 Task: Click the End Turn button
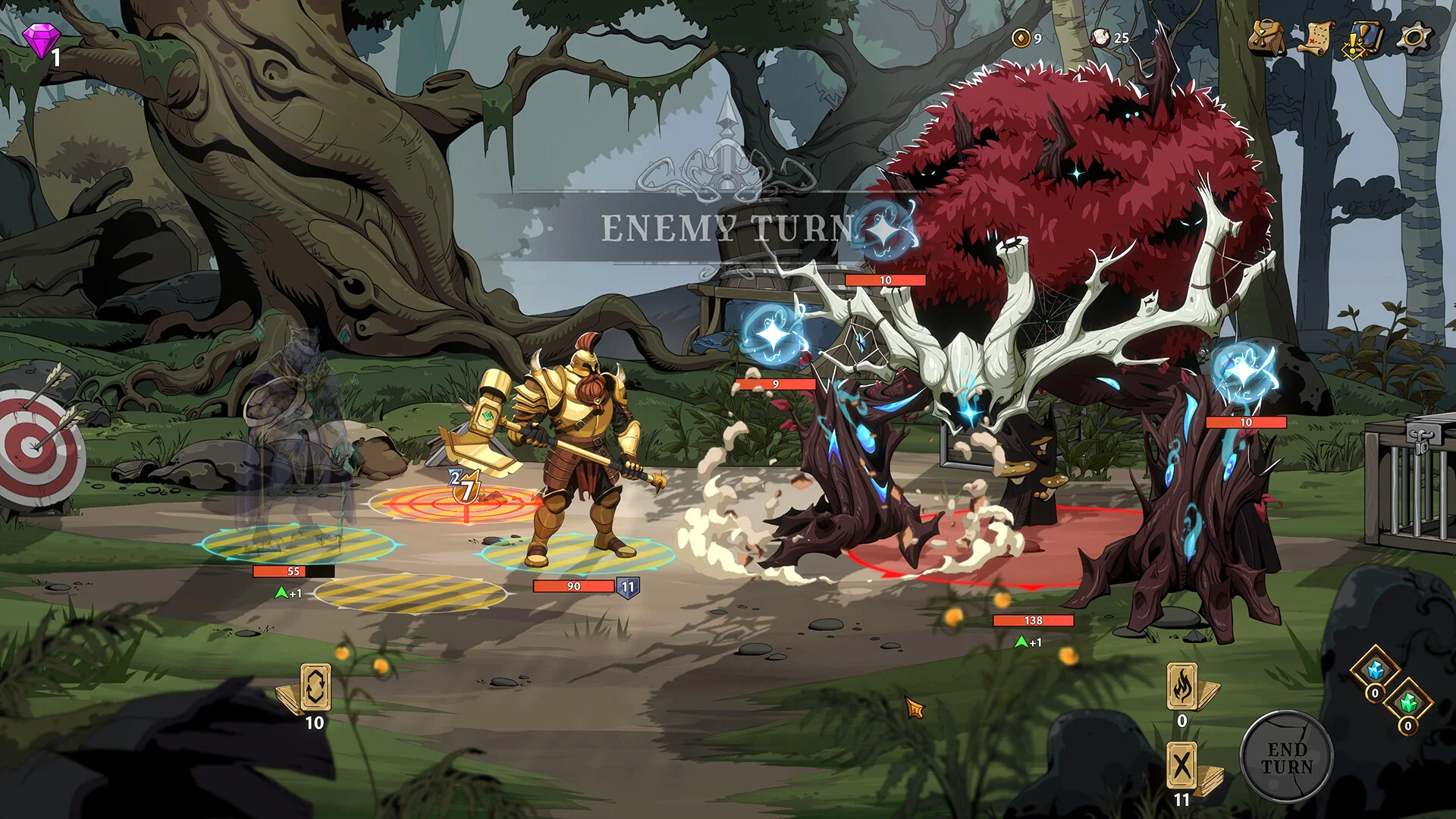pos(1286,758)
